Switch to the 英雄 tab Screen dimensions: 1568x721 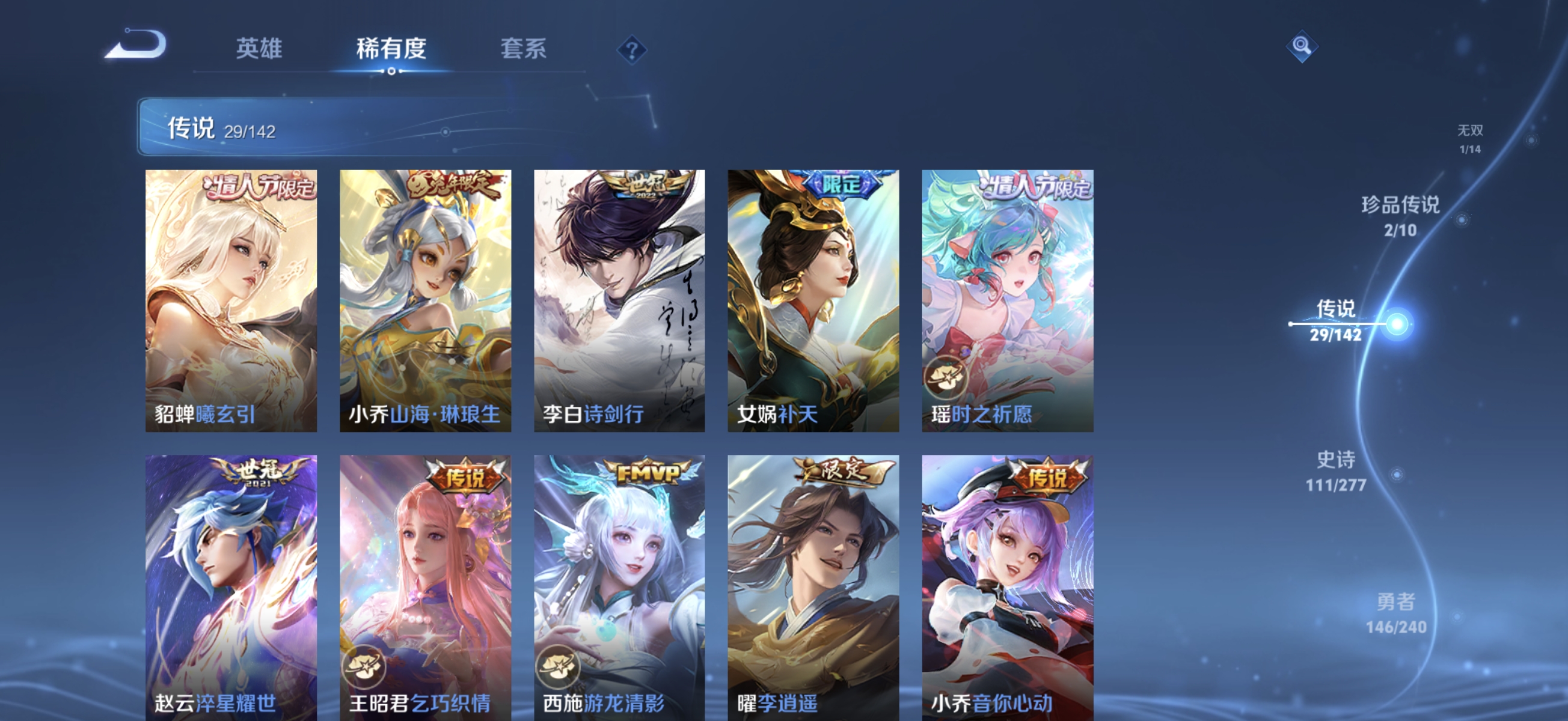pyautogui.click(x=259, y=50)
